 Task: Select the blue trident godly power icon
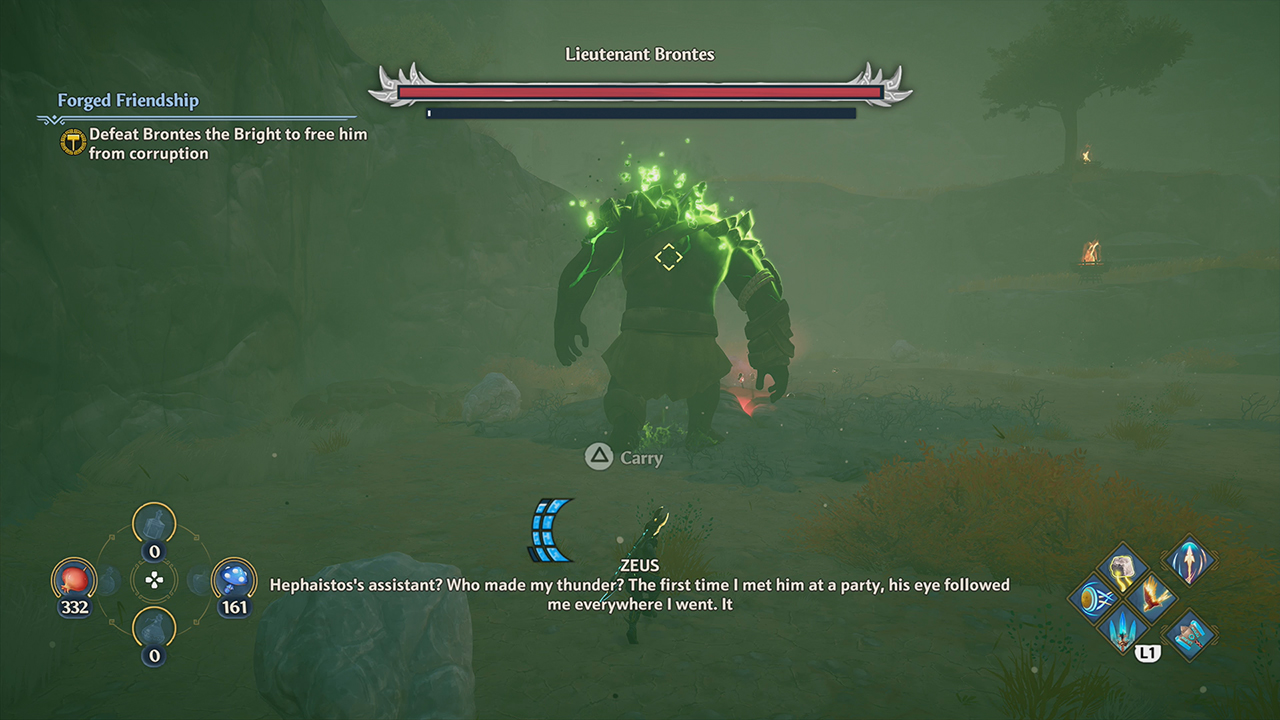coord(1121,631)
